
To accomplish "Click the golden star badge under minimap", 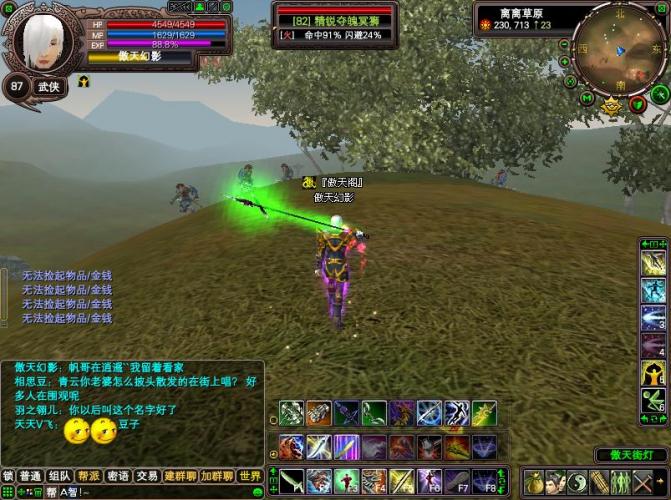I will click(611, 104).
